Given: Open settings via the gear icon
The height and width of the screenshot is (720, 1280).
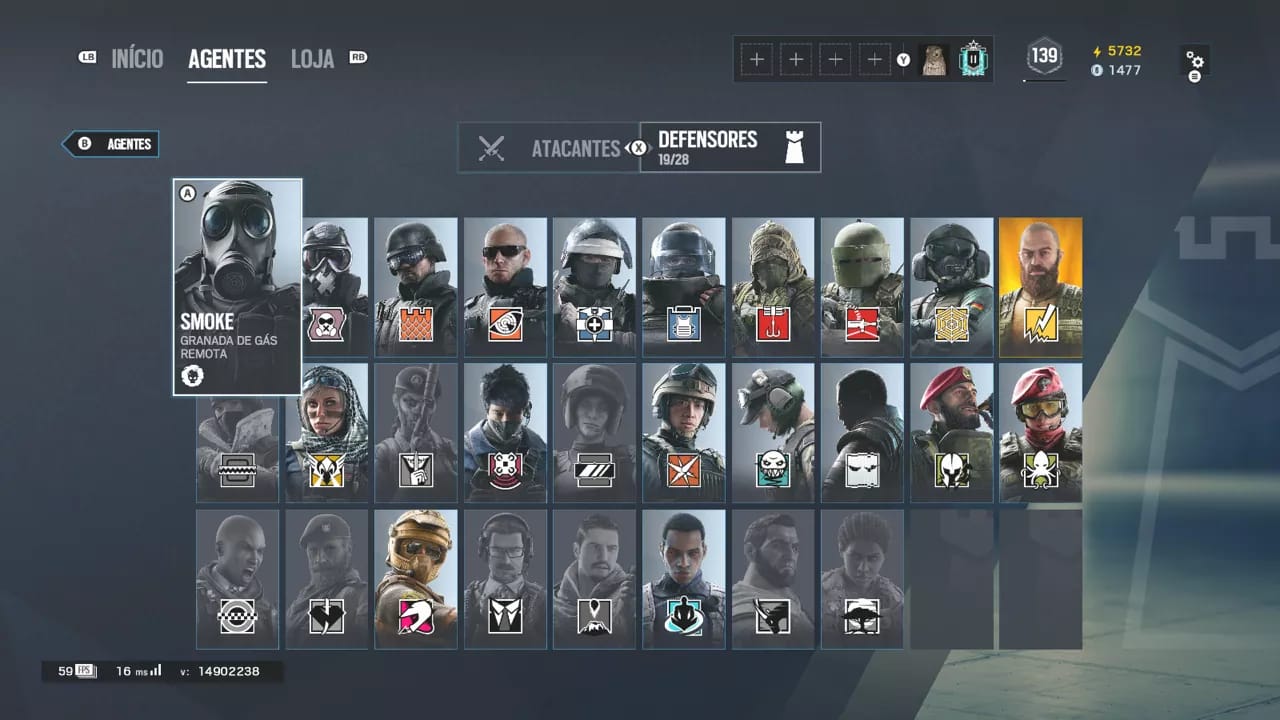Looking at the screenshot, I should coord(1196,60).
